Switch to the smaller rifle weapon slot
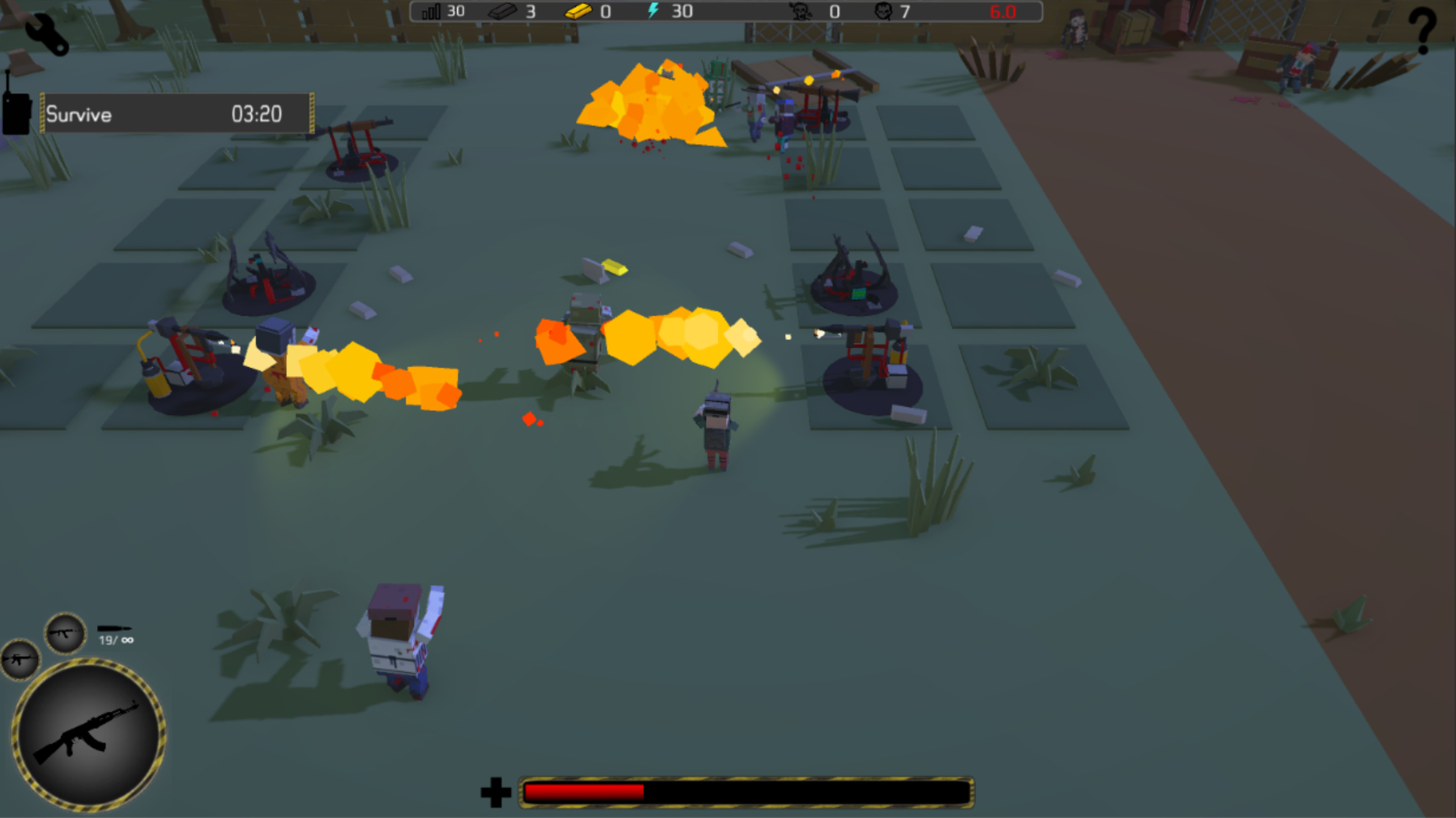This screenshot has width=1456, height=818. (19, 659)
